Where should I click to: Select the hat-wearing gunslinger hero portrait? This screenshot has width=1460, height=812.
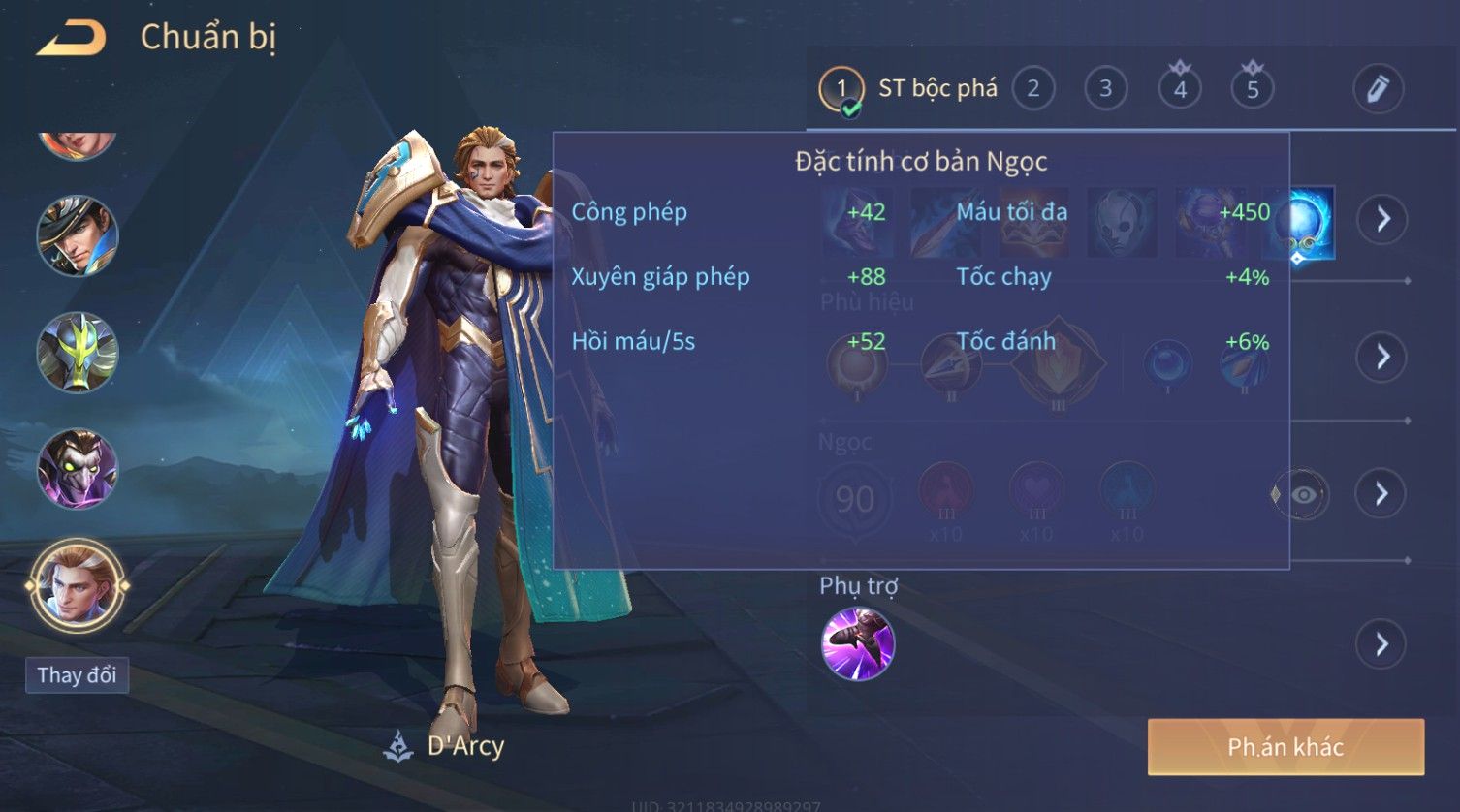tap(77, 235)
